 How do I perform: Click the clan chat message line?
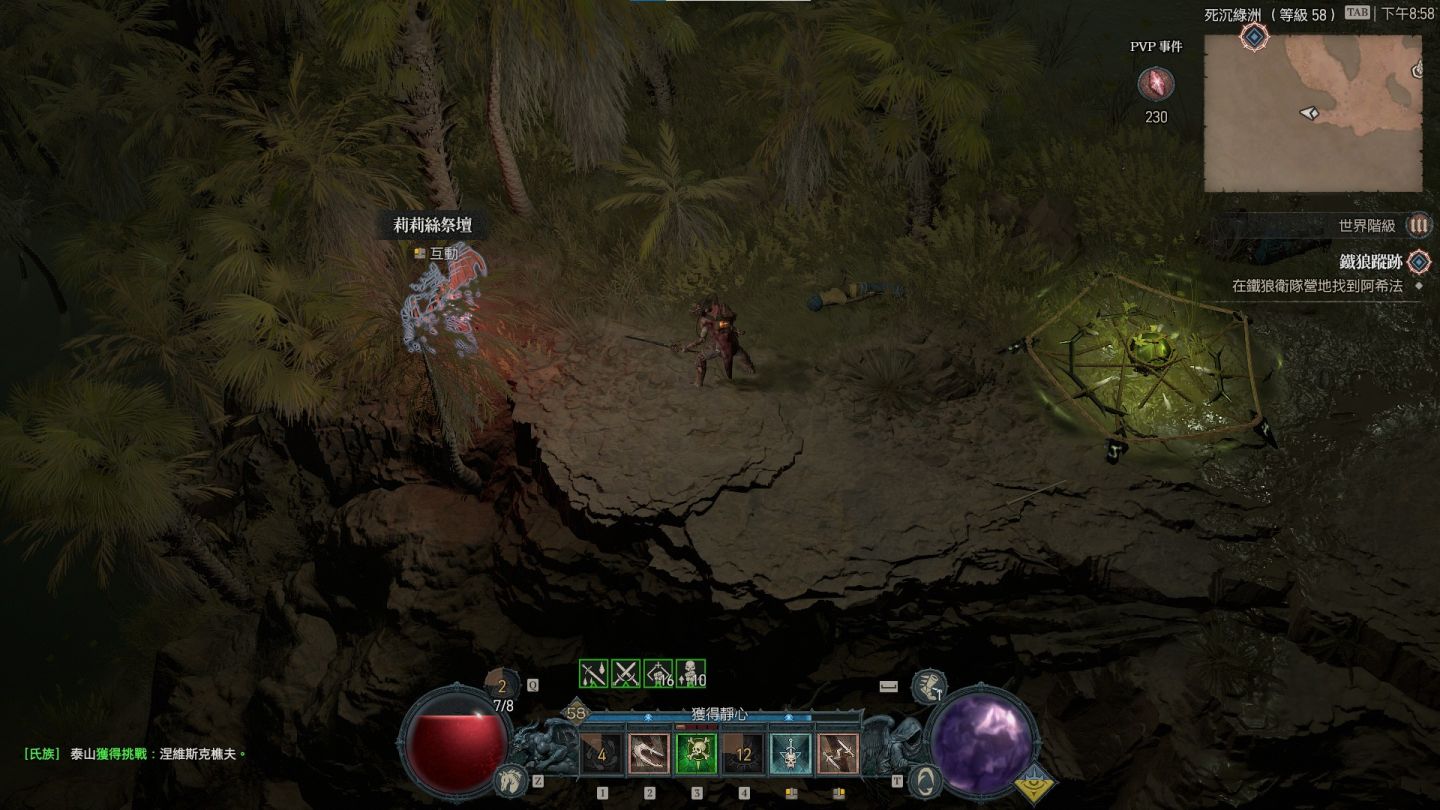coord(135,754)
